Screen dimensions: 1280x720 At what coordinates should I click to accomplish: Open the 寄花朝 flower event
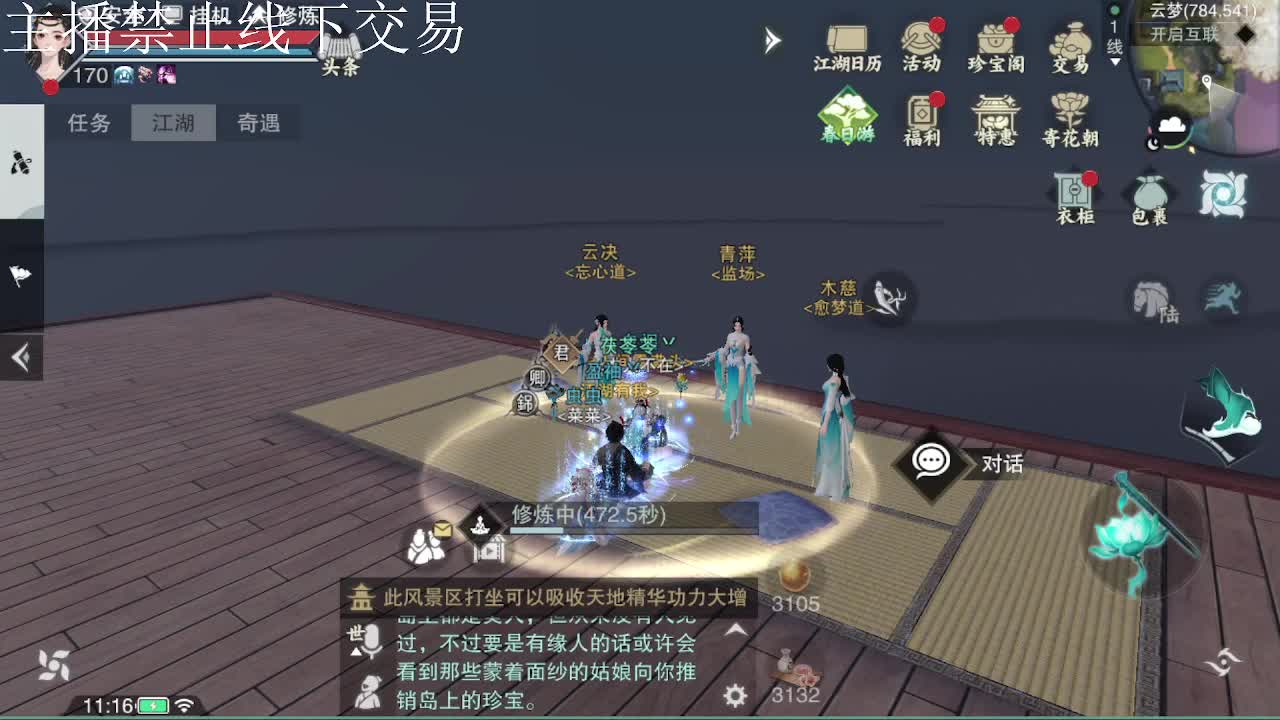click(1068, 115)
